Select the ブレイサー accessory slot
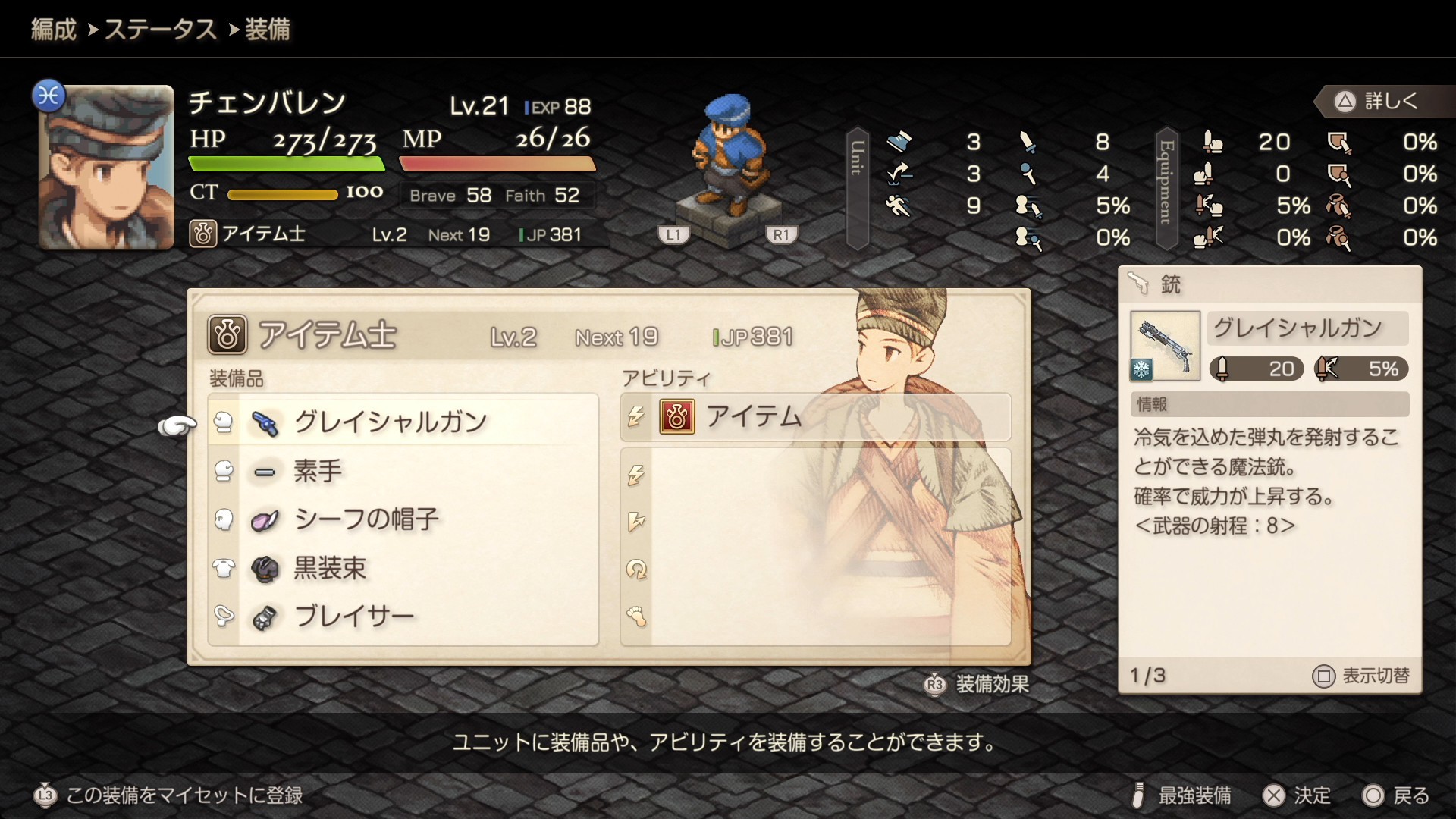Image resolution: width=1456 pixels, height=819 pixels. 403,617
